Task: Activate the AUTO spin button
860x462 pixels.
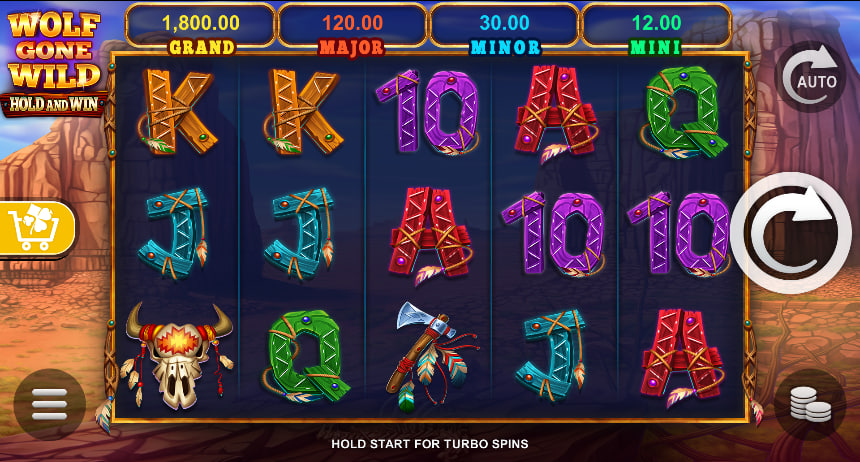Action: (x=811, y=78)
